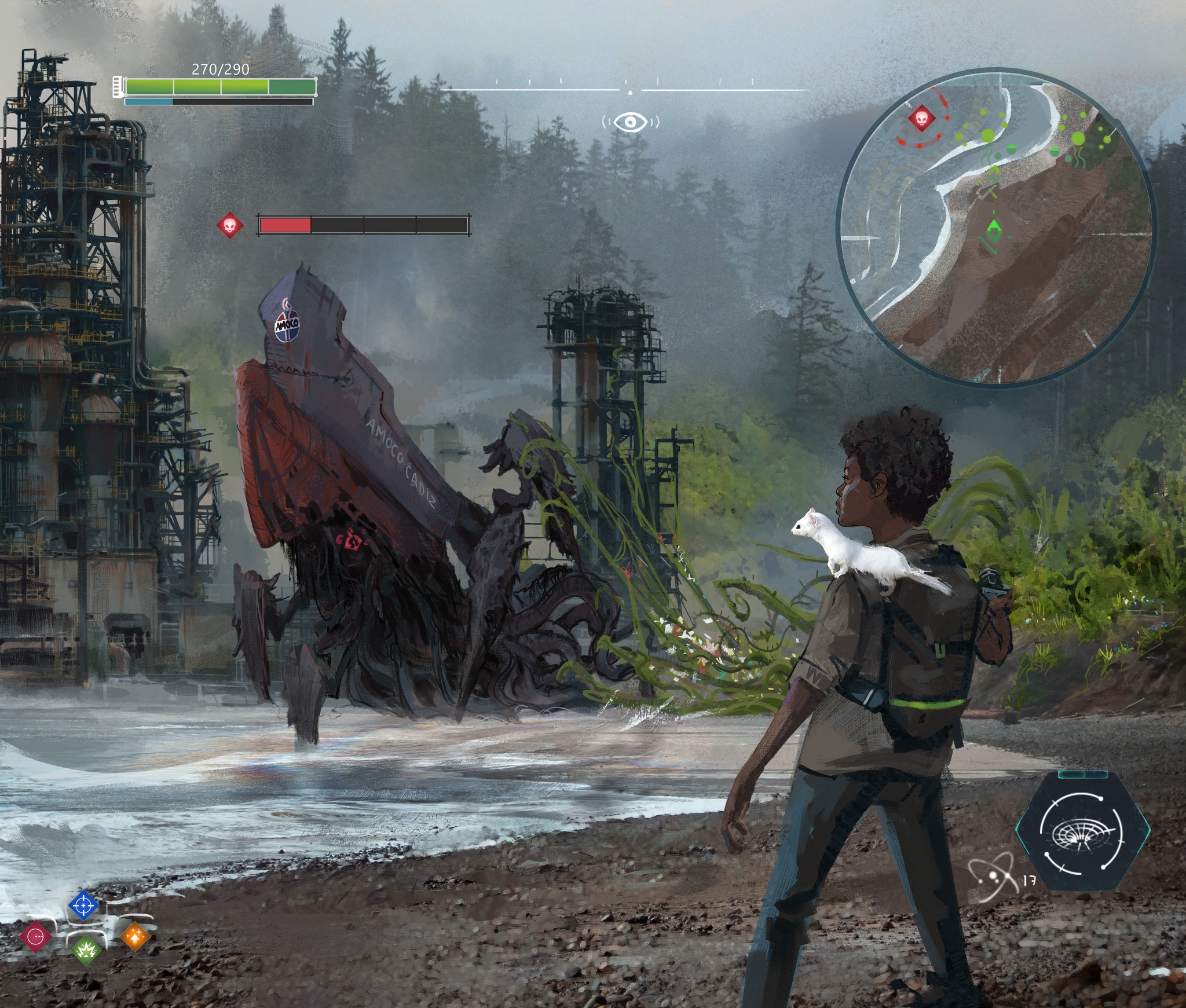
Task: Trigger the green explosion burst ability
Action: (x=85, y=950)
